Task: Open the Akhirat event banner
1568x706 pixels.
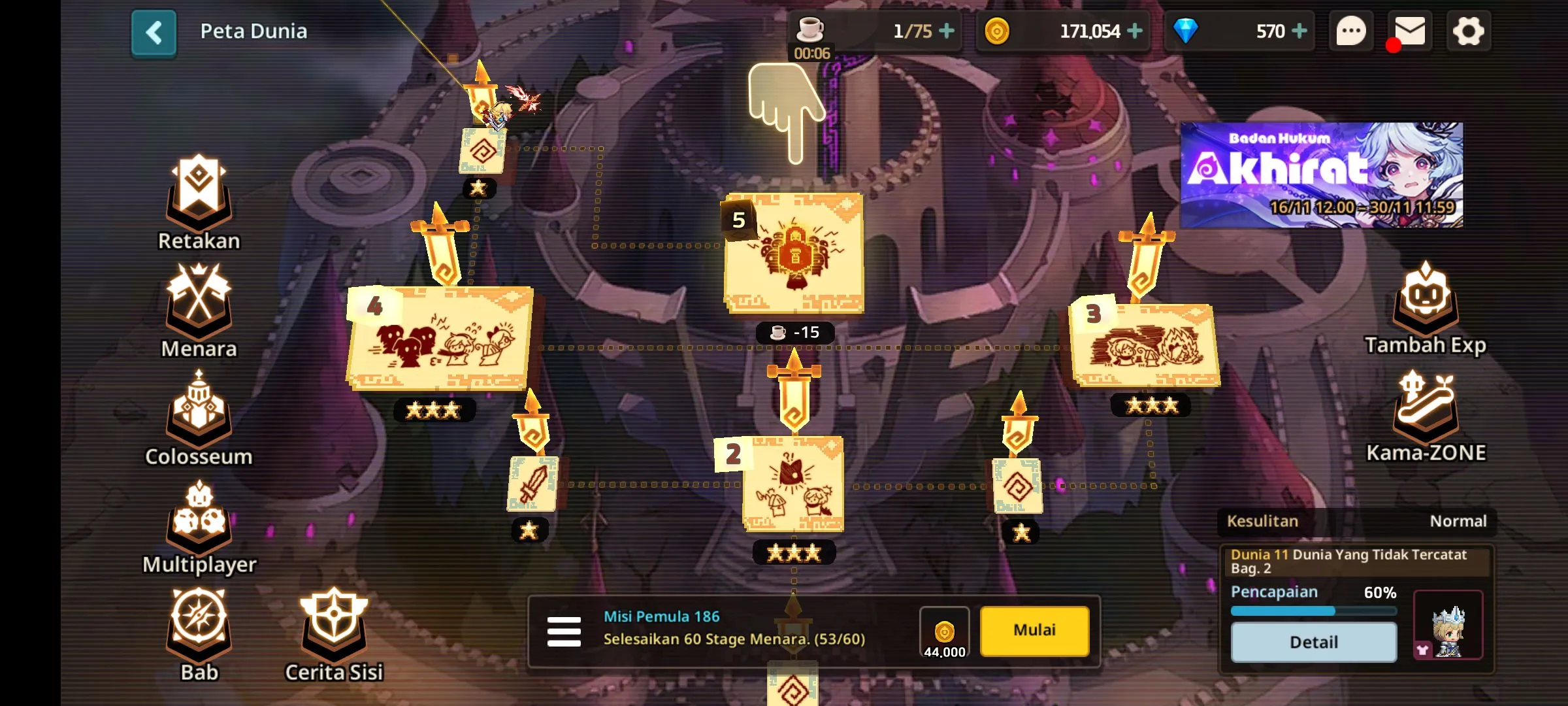Action: tap(1321, 175)
